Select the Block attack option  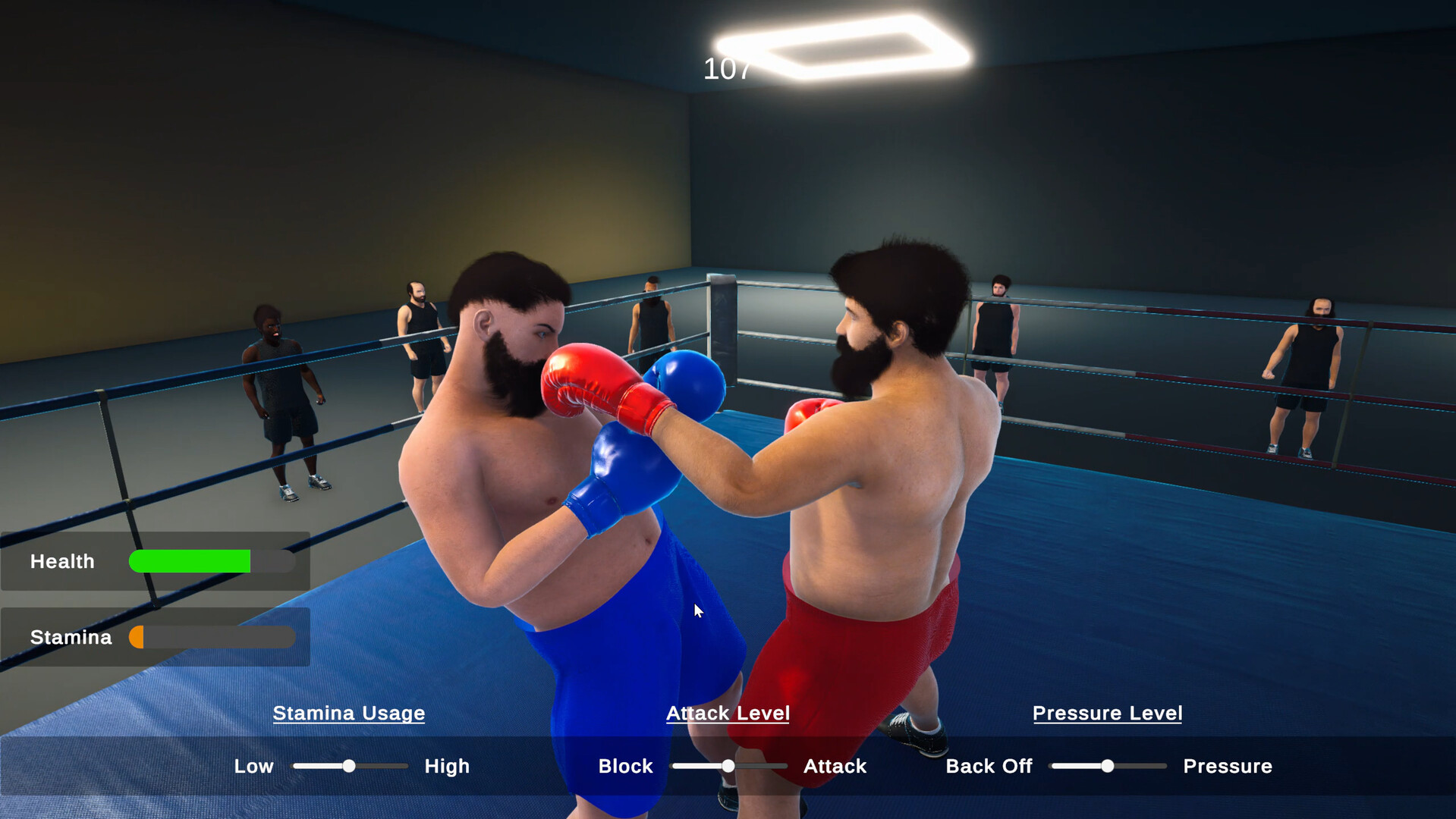point(625,767)
